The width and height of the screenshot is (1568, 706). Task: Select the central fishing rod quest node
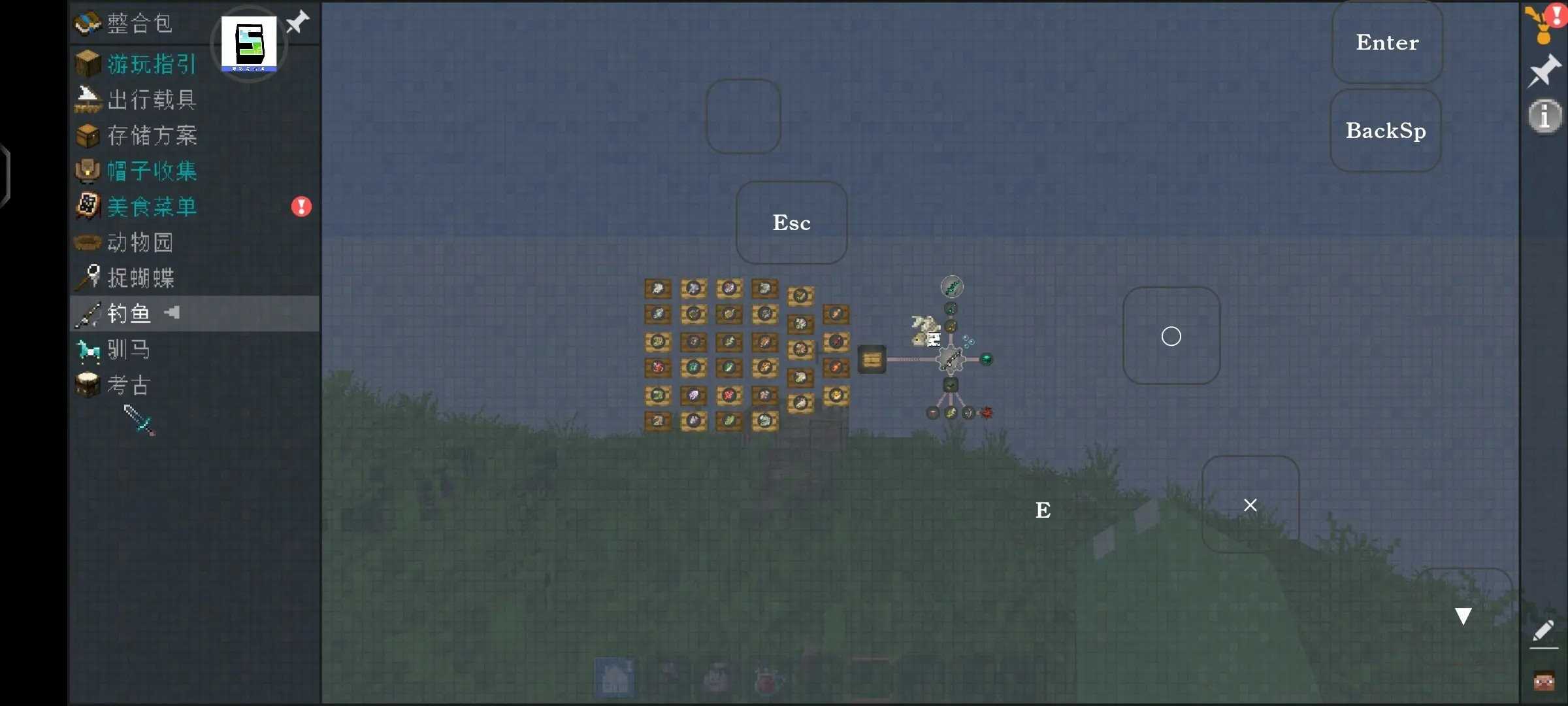click(x=950, y=358)
